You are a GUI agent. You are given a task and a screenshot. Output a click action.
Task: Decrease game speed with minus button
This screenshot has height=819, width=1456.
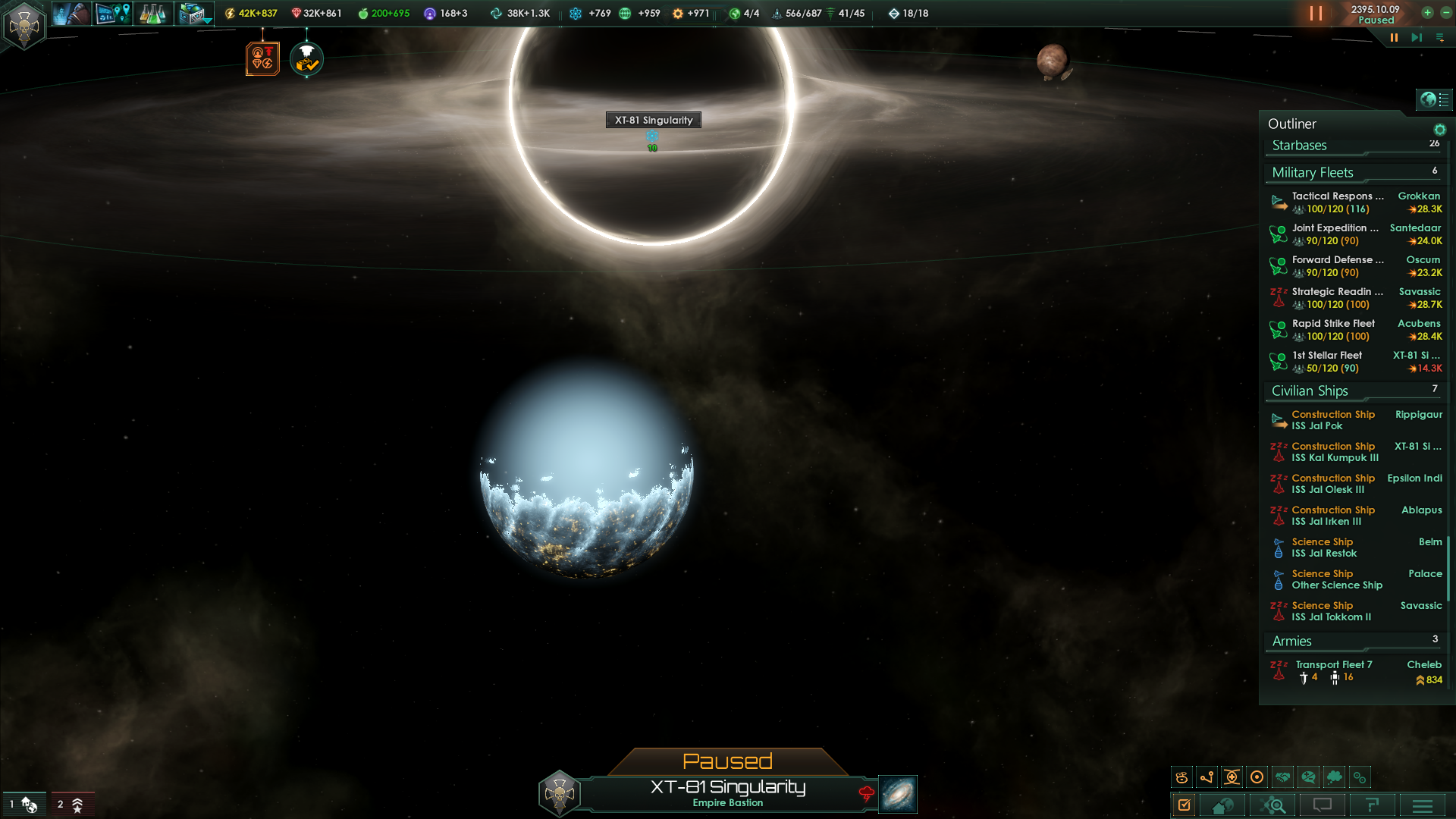pos(1445,12)
